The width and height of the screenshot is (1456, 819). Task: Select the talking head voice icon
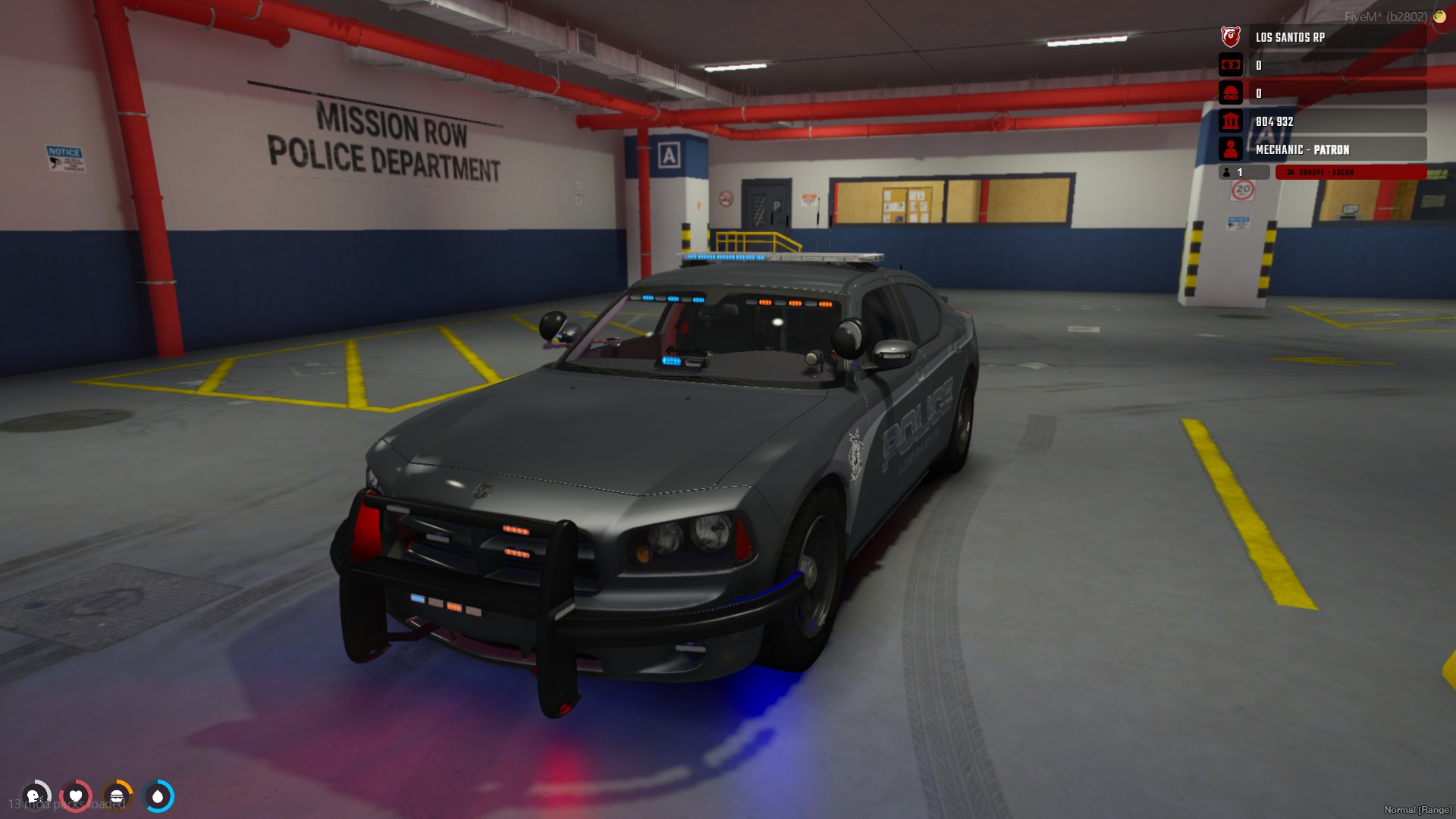pyautogui.click(x=34, y=796)
